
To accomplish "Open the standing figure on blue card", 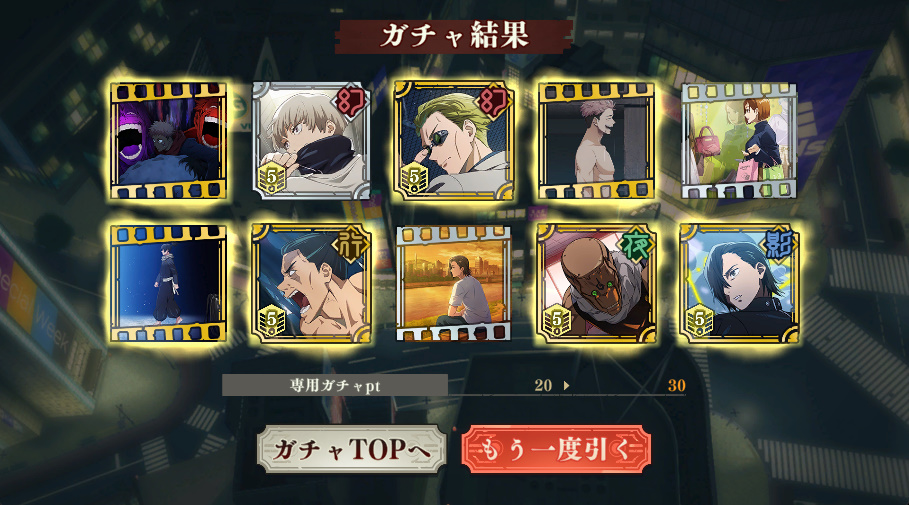I will pos(169,283).
